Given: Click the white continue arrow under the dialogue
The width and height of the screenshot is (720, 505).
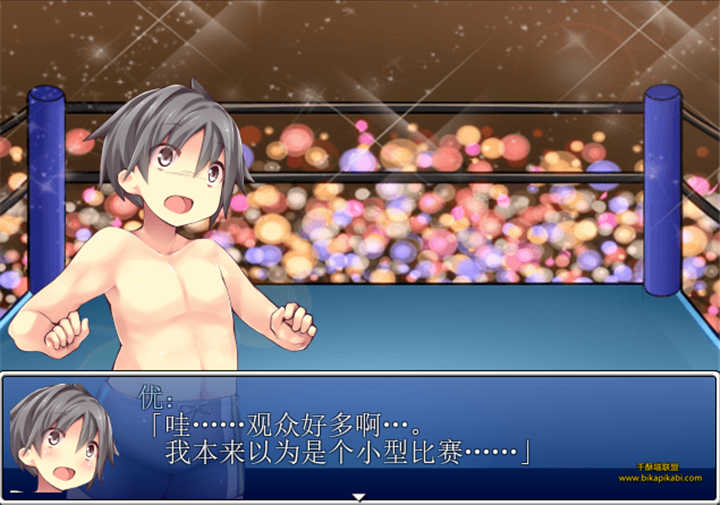Looking at the screenshot, I should tap(359, 497).
